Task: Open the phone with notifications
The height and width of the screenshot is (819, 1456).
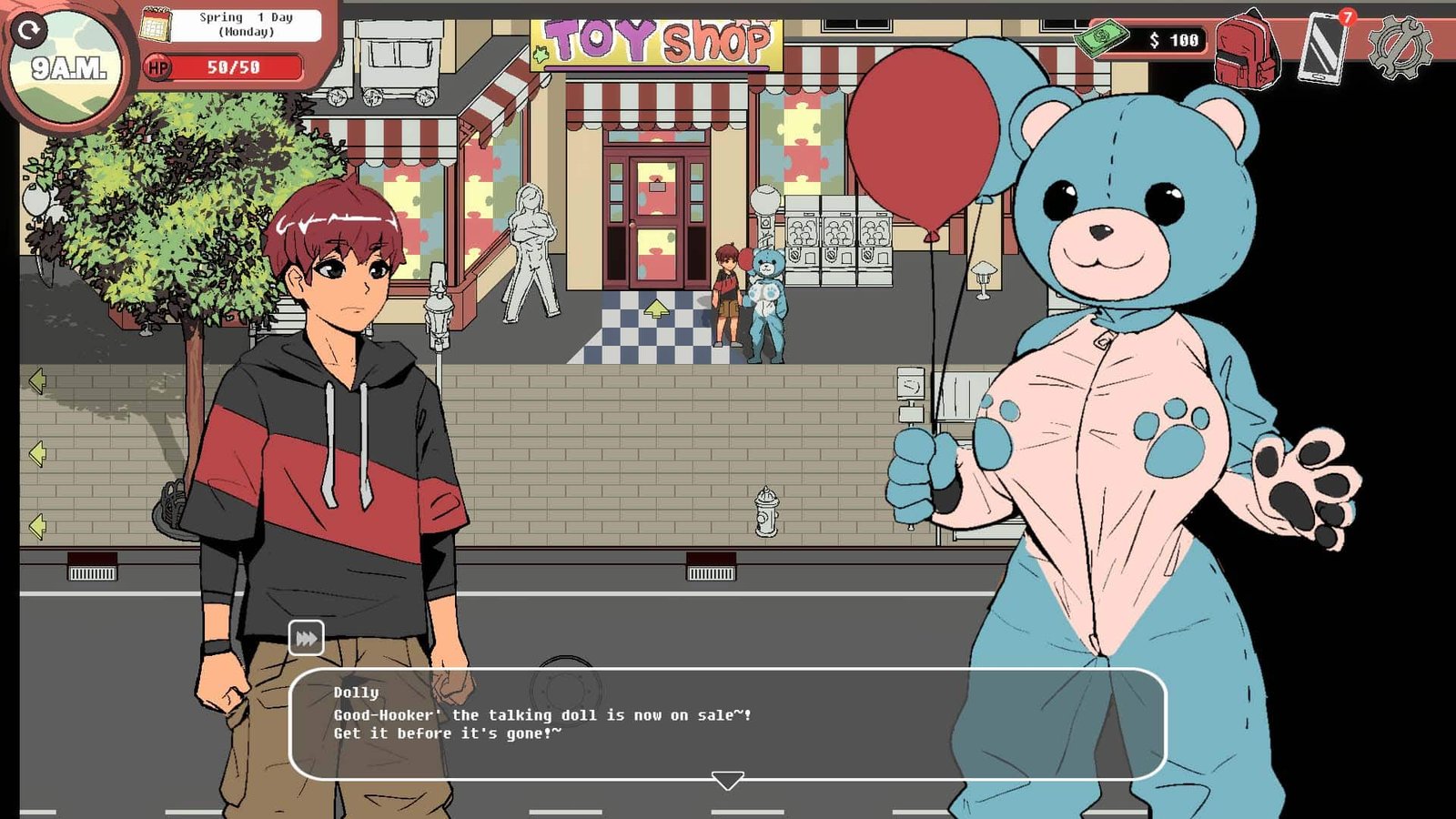Action: click(x=1324, y=48)
